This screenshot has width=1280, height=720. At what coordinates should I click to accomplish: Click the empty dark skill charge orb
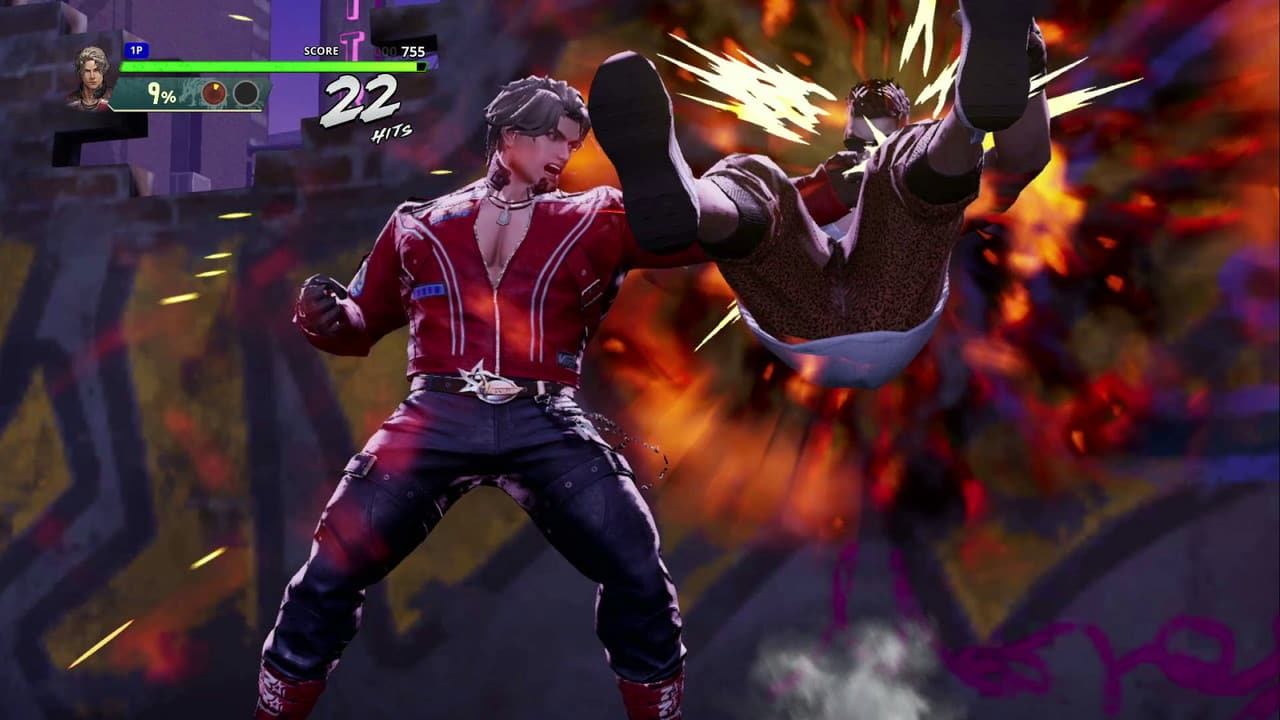[247, 93]
